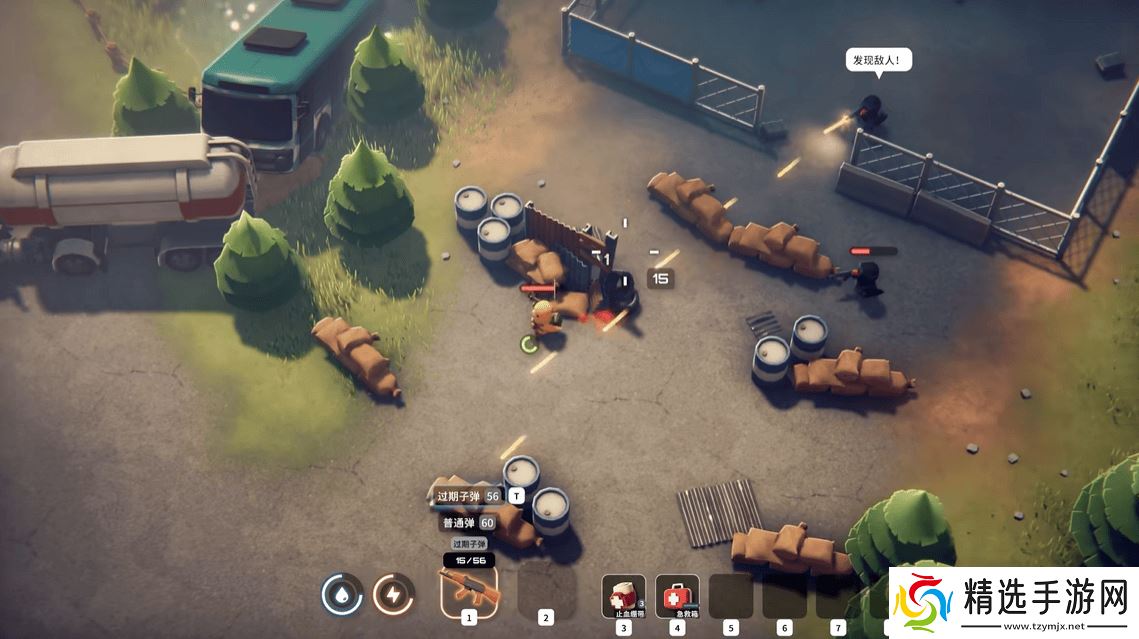
Task: Select the assault rifle weapon slot
Action: (469, 590)
